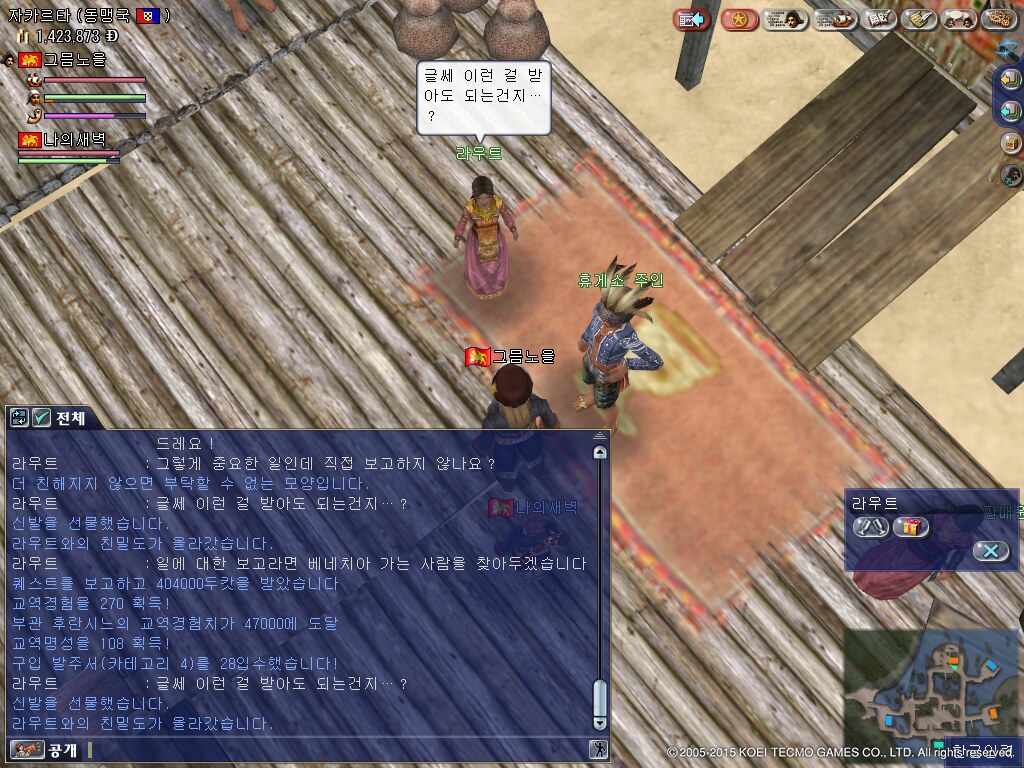Click the toast glasses button for 라우트
Viewport: 1024px width, 768px height.
click(870, 527)
